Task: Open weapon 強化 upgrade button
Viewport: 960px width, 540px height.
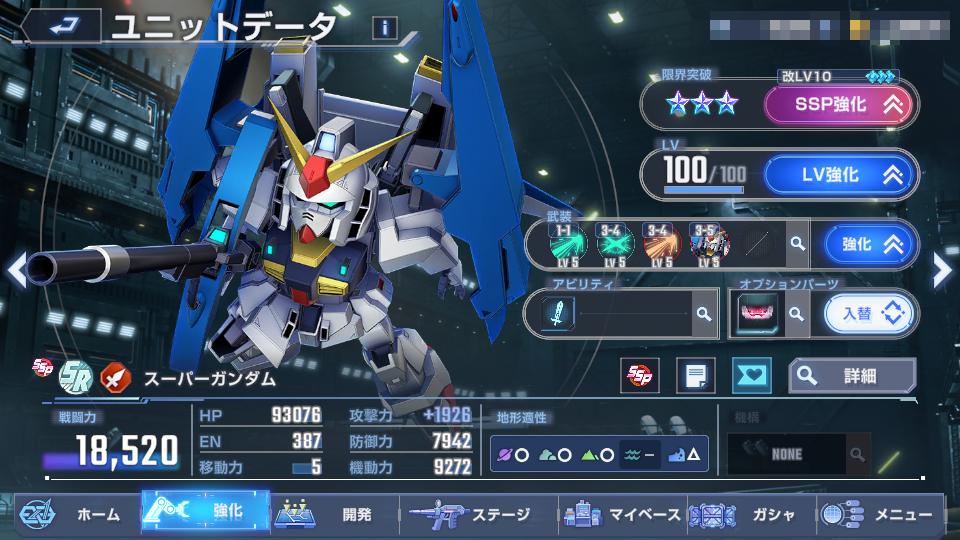Action: tap(867, 244)
